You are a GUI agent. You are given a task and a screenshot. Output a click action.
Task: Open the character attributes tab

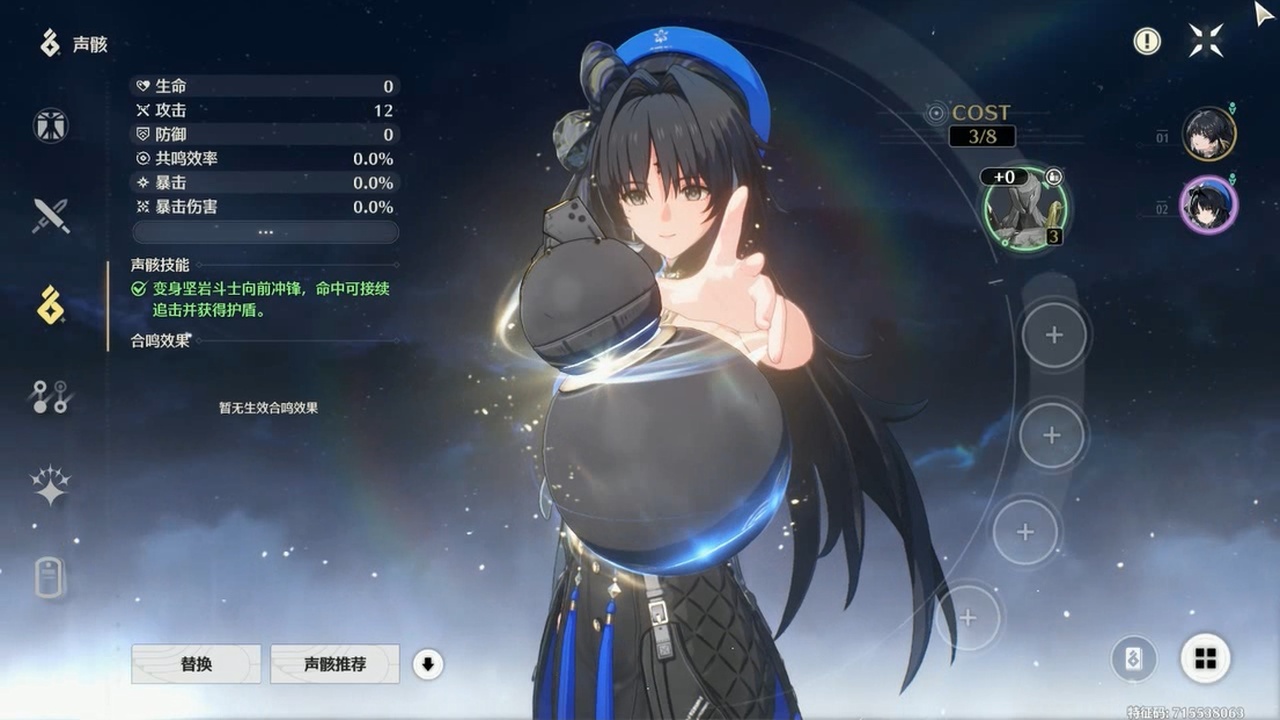(50, 126)
